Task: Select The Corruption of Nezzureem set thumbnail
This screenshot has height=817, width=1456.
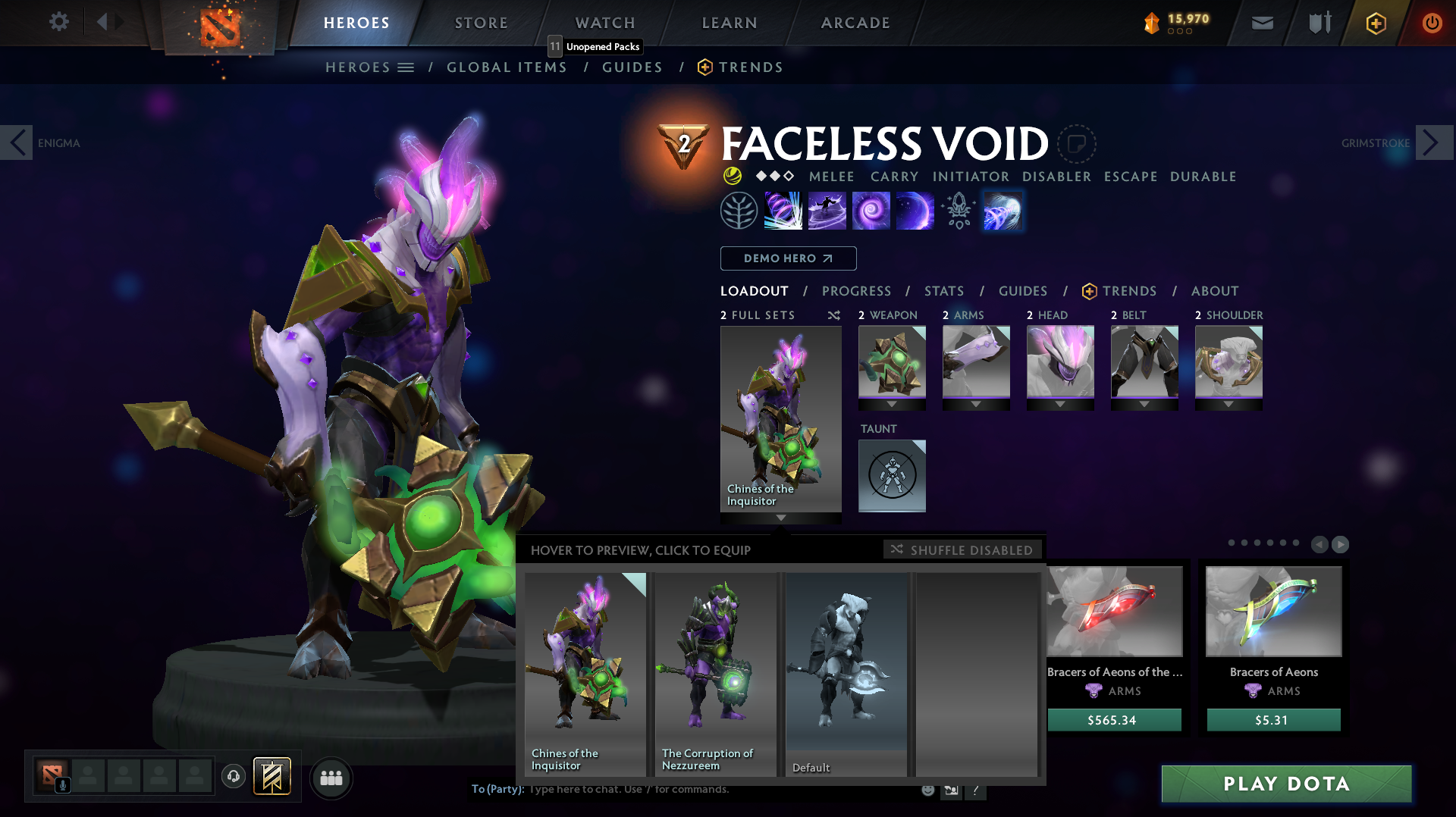Action: pos(715,667)
